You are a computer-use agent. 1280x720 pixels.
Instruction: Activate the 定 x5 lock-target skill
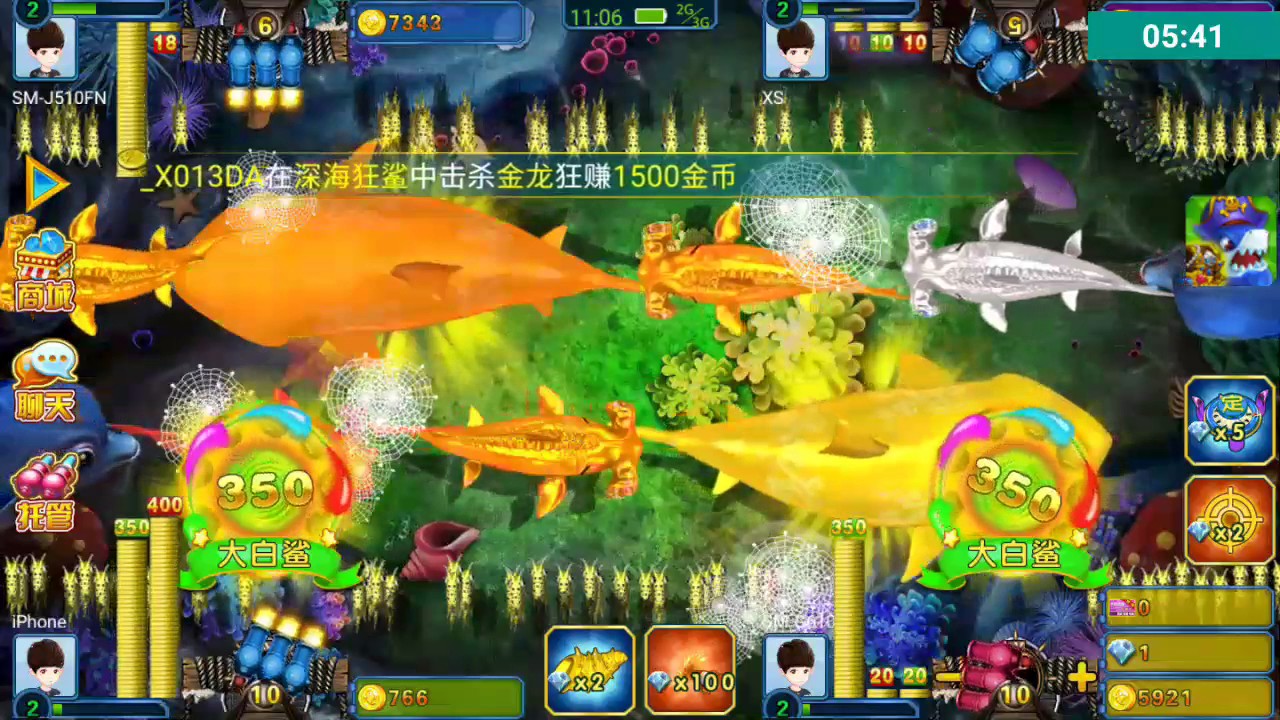tap(1229, 420)
